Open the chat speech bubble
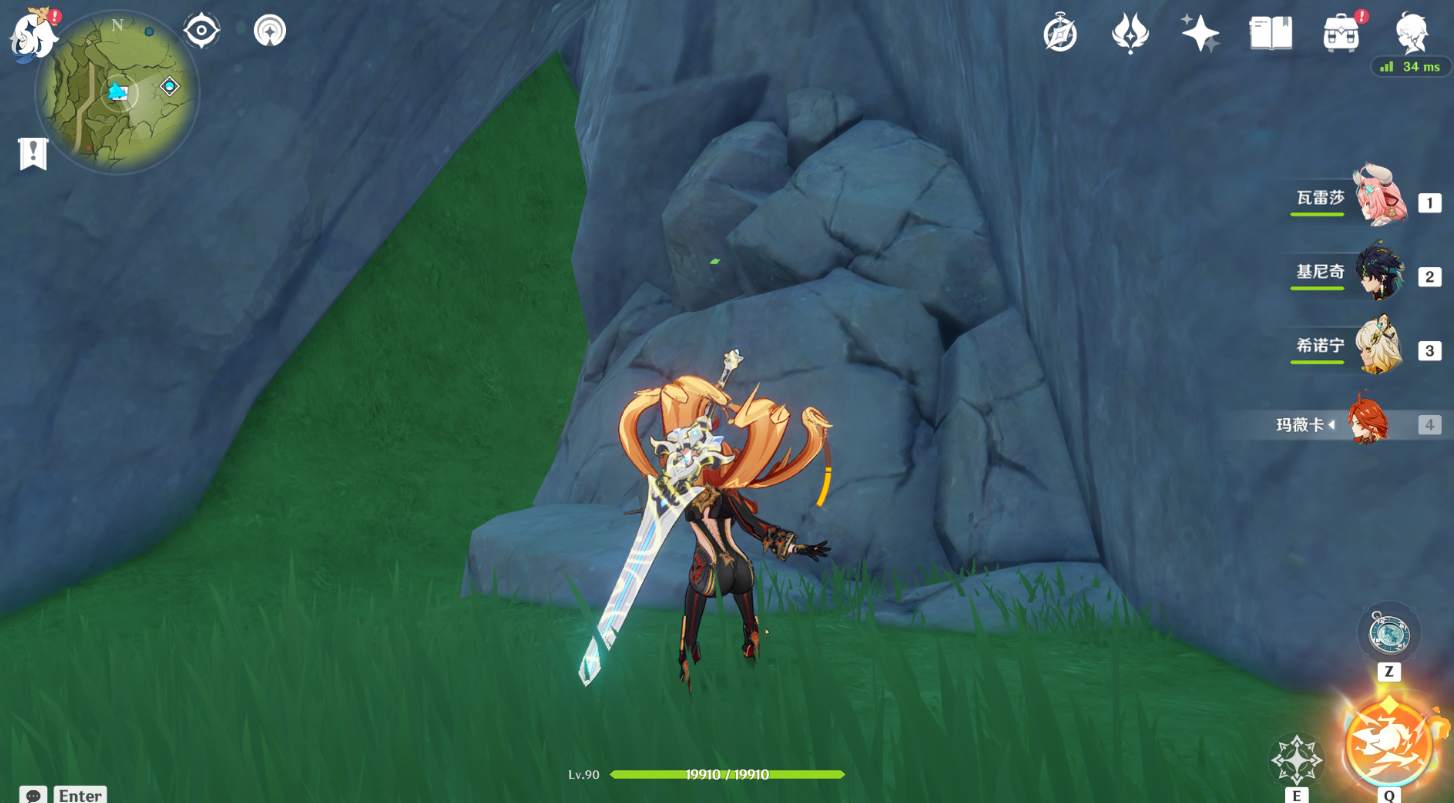The height and width of the screenshot is (803, 1454). pos(33,795)
